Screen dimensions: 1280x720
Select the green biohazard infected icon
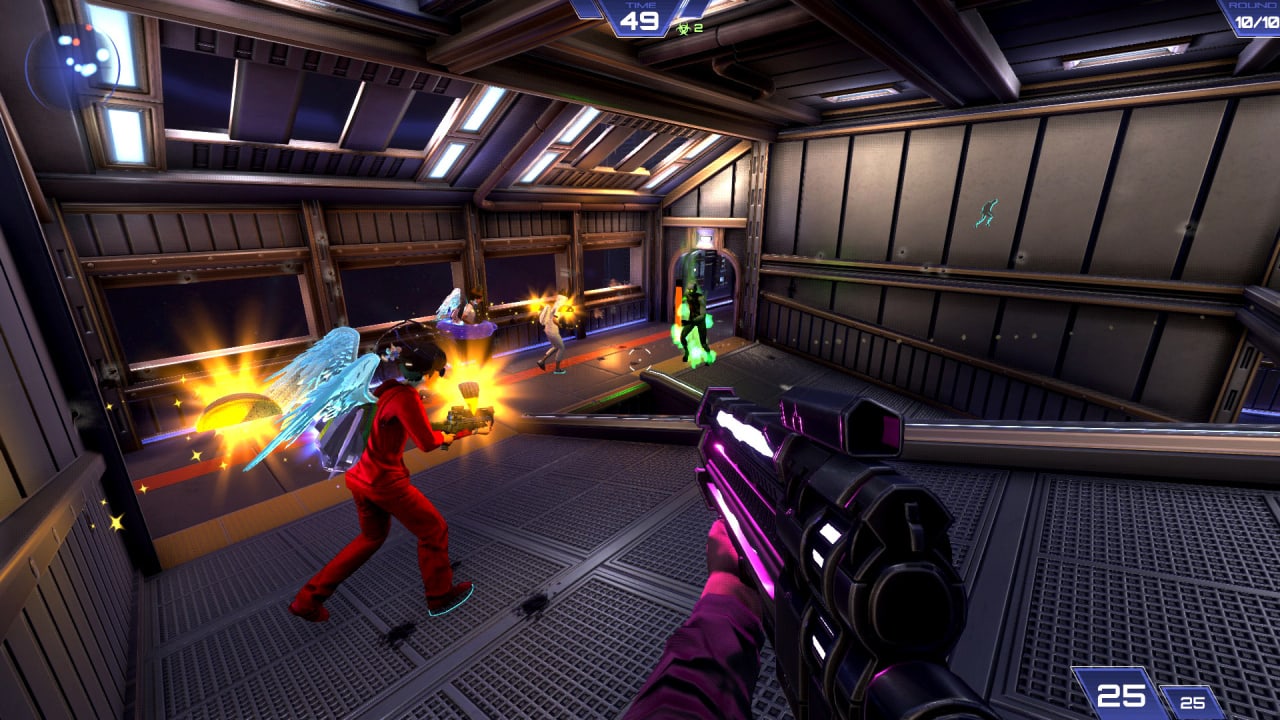pos(685,27)
